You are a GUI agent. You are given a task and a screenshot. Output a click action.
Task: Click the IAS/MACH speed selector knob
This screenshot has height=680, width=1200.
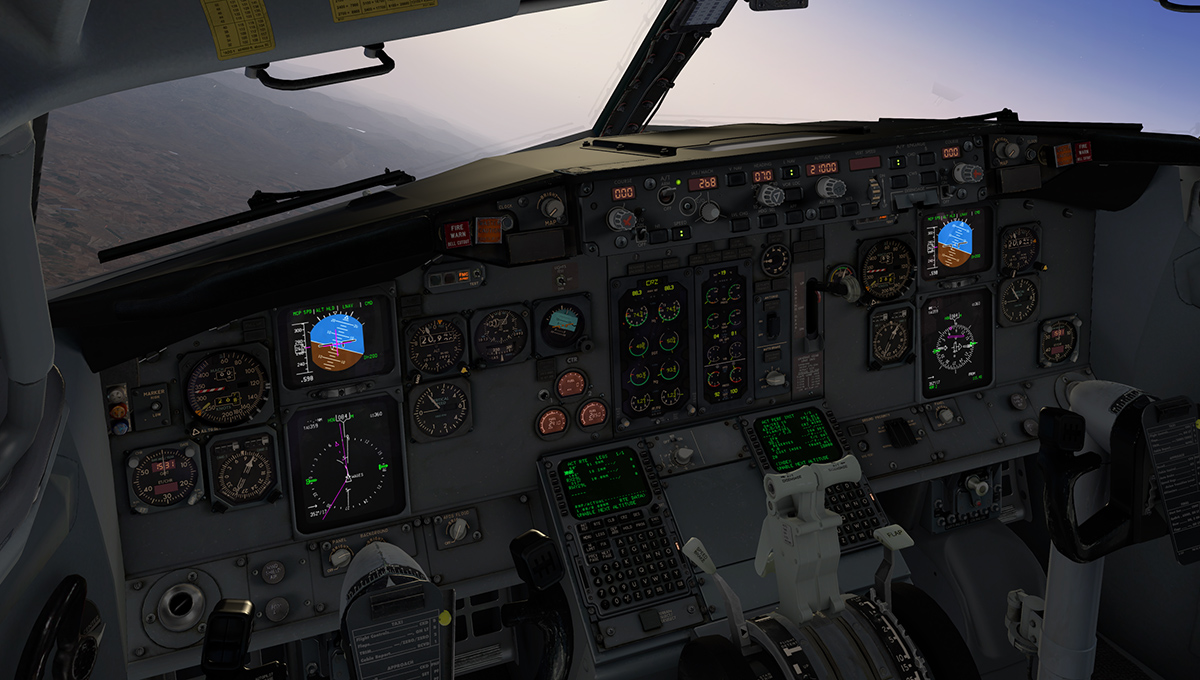(709, 211)
